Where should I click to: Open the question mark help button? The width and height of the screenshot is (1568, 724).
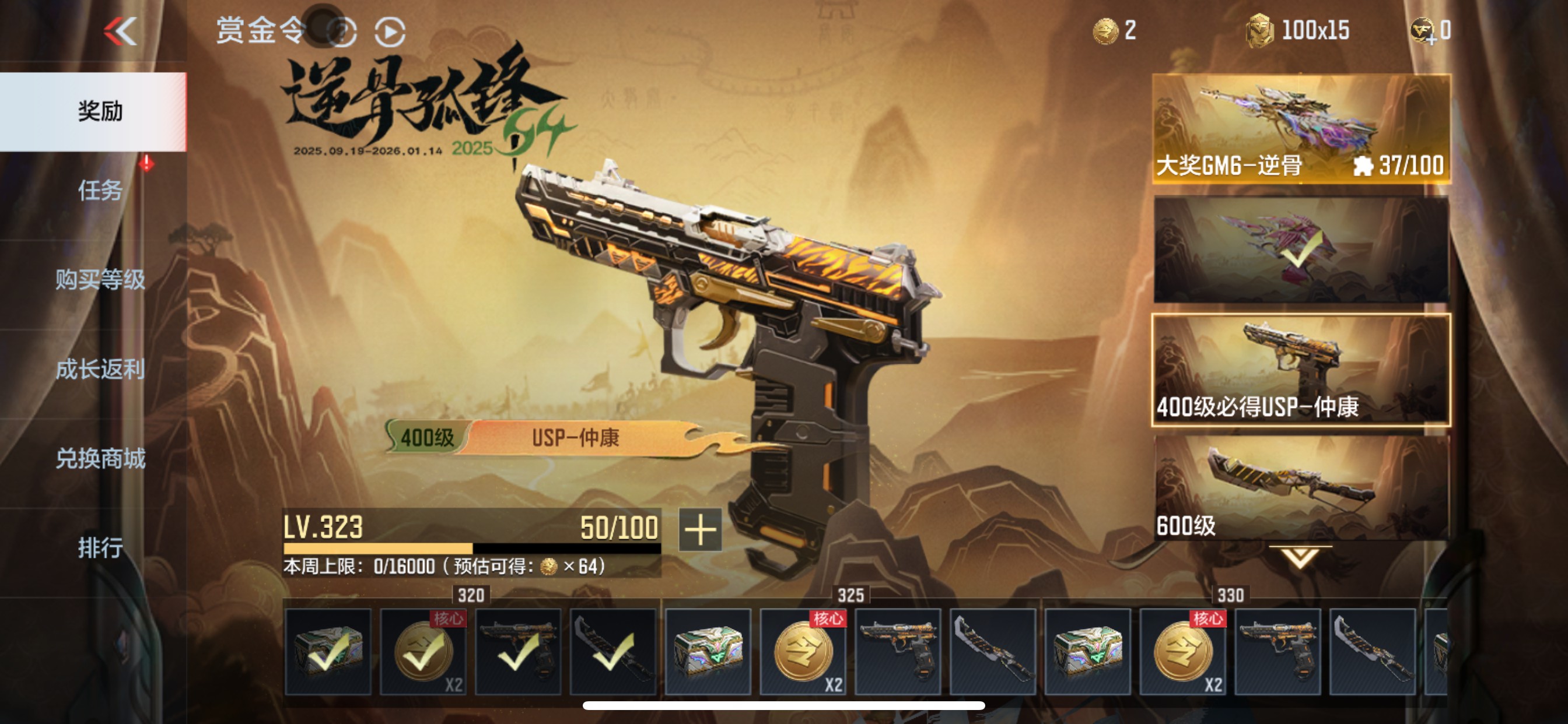[342, 32]
